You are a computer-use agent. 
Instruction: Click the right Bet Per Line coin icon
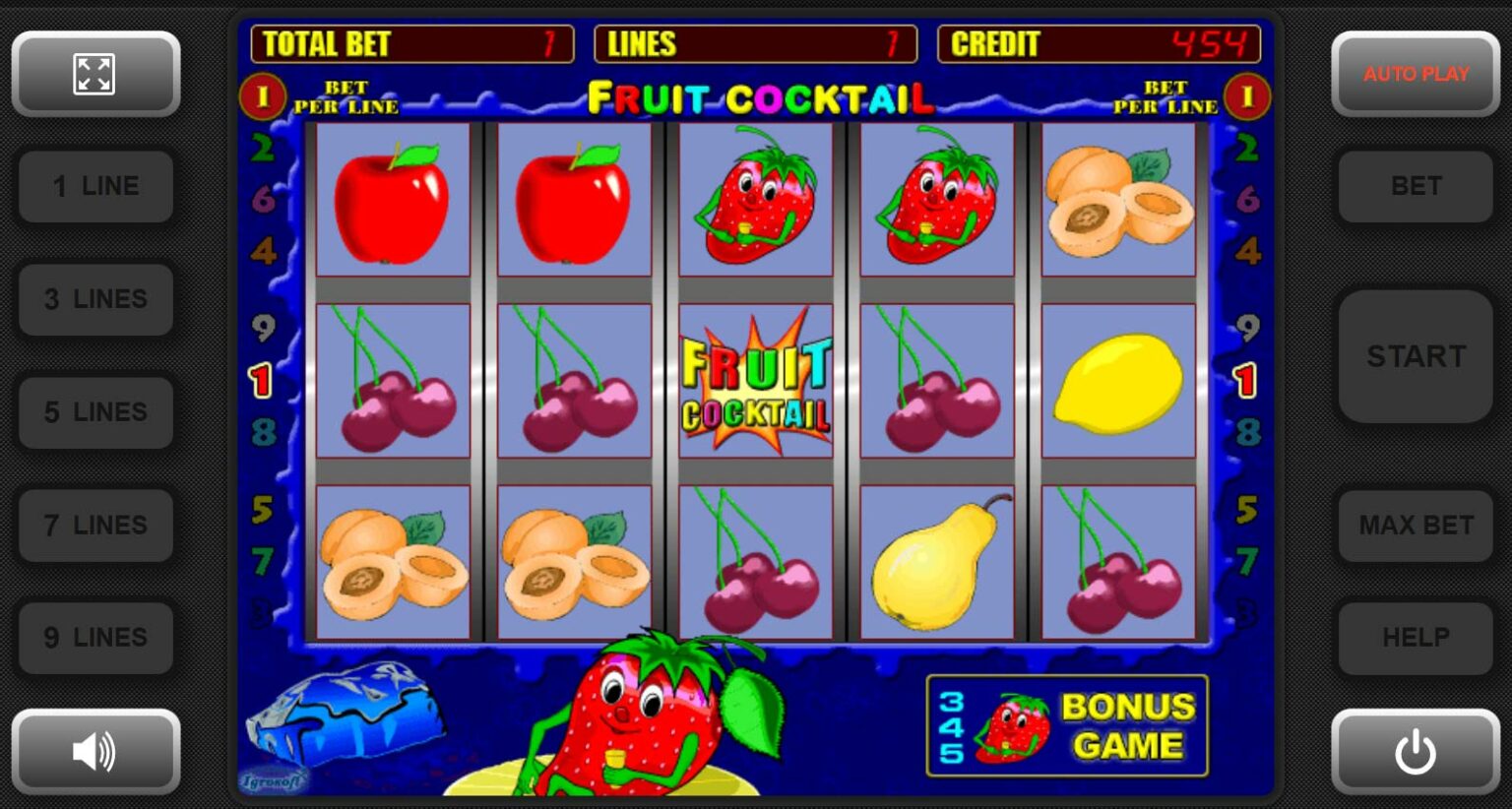(1247, 96)
